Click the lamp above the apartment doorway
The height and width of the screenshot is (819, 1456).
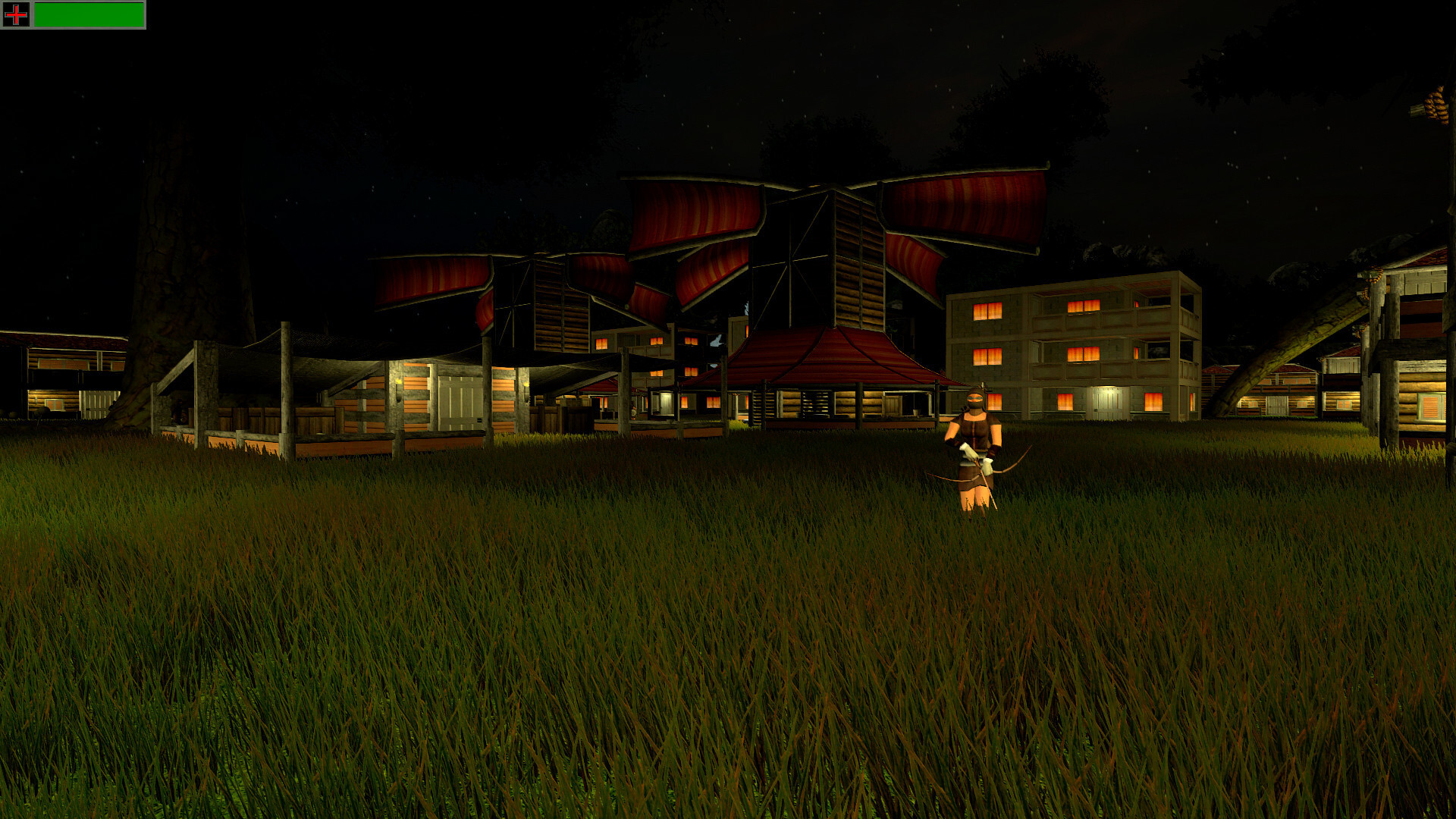click(1106, 385)
